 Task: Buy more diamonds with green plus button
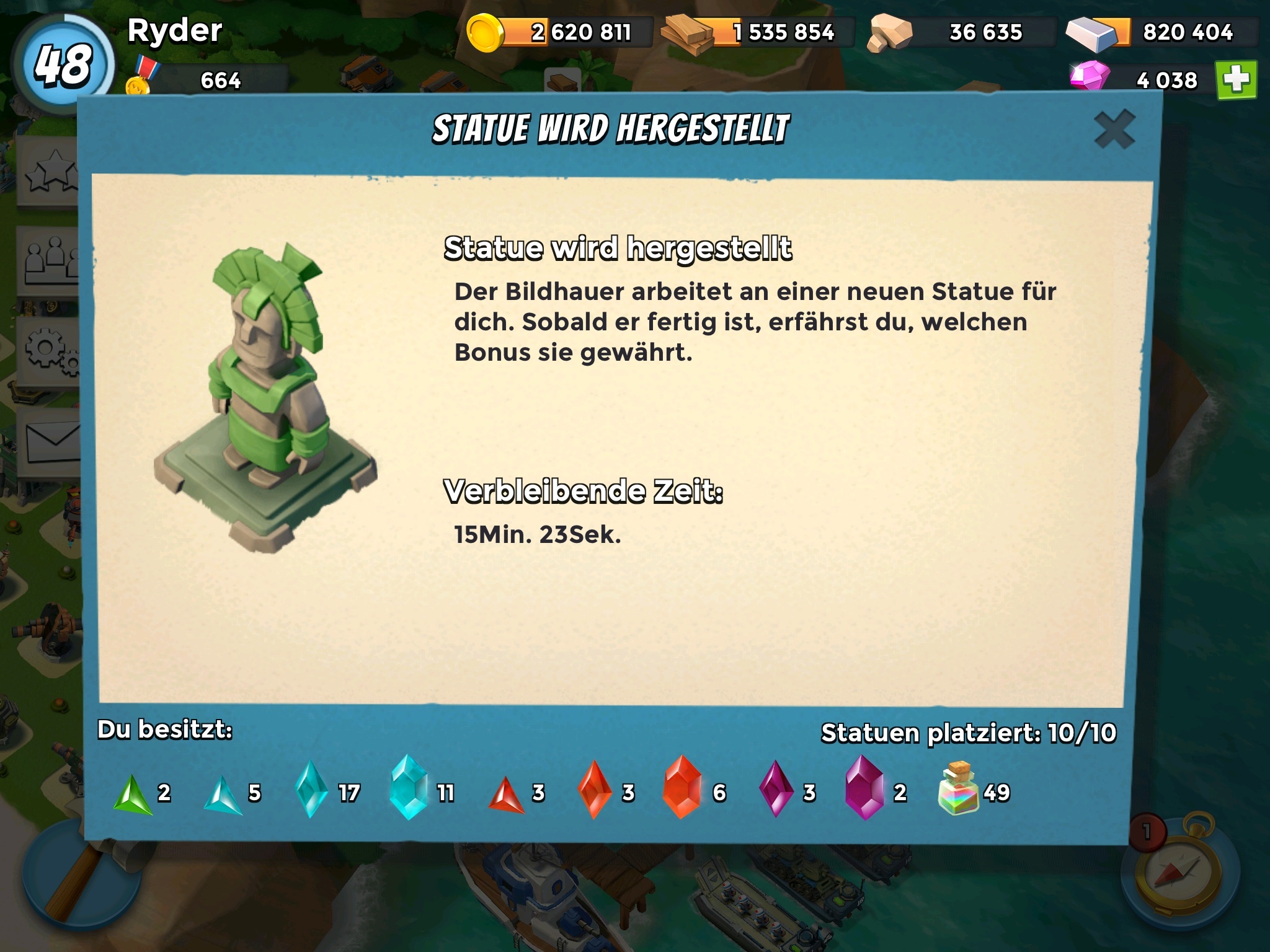tap(1236, 80)
